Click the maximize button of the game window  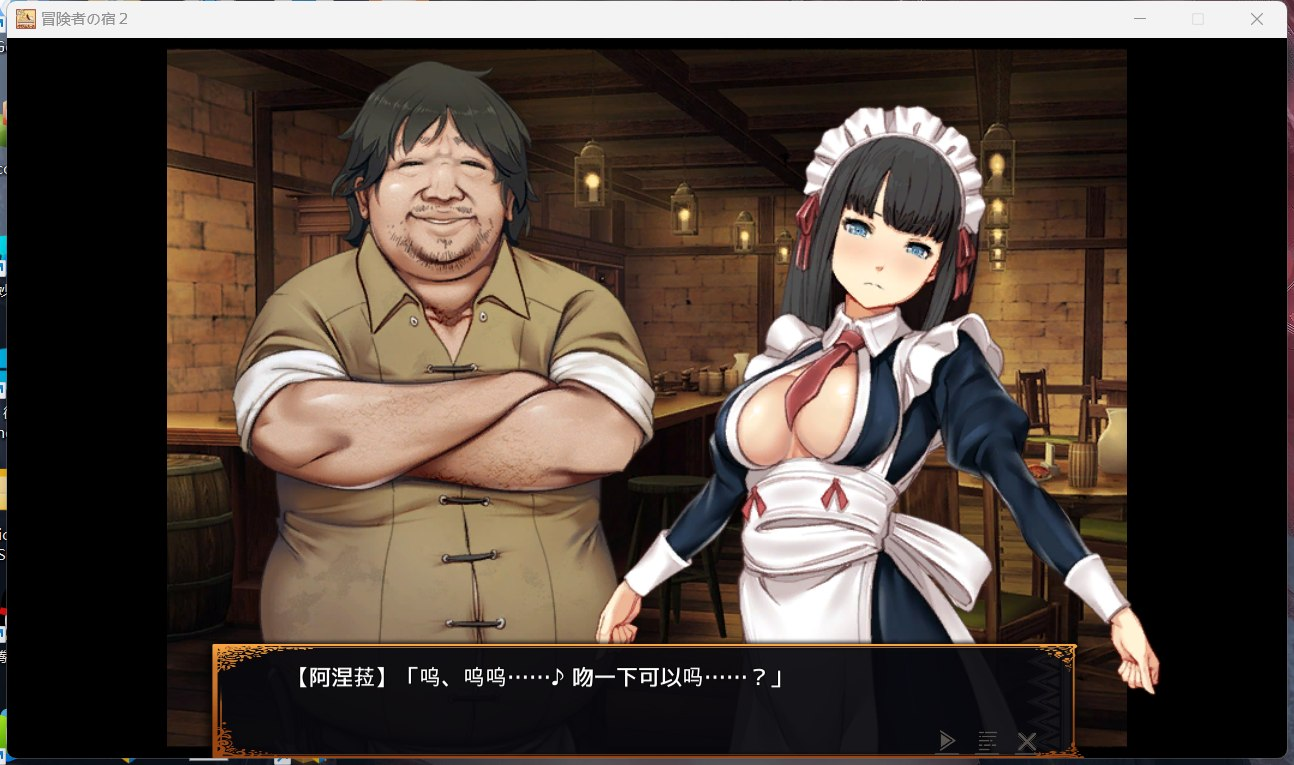coord(1196,18)
